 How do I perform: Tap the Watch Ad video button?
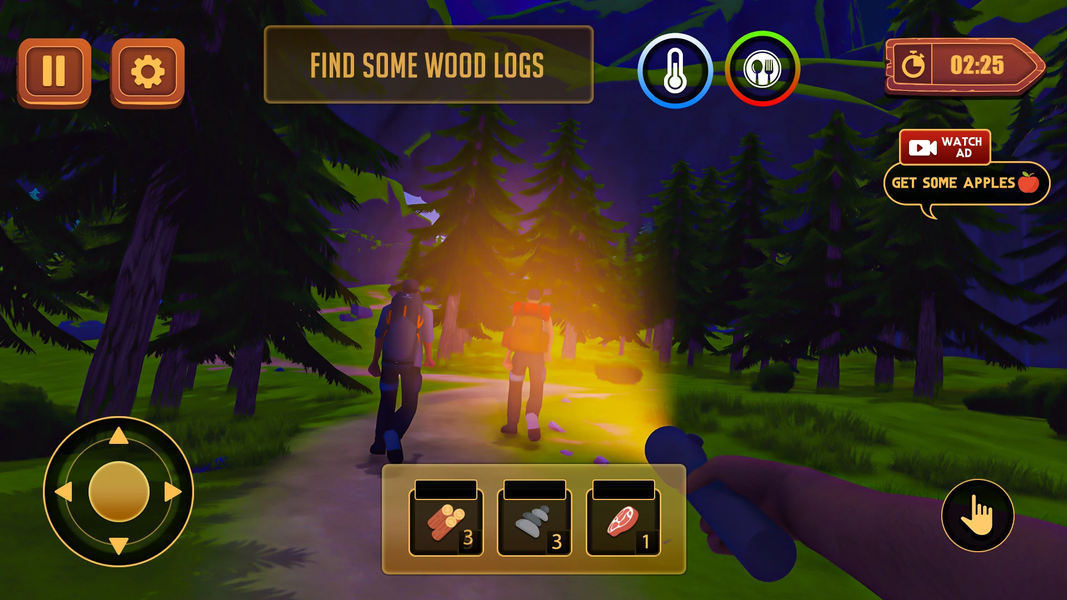point(944,147)
